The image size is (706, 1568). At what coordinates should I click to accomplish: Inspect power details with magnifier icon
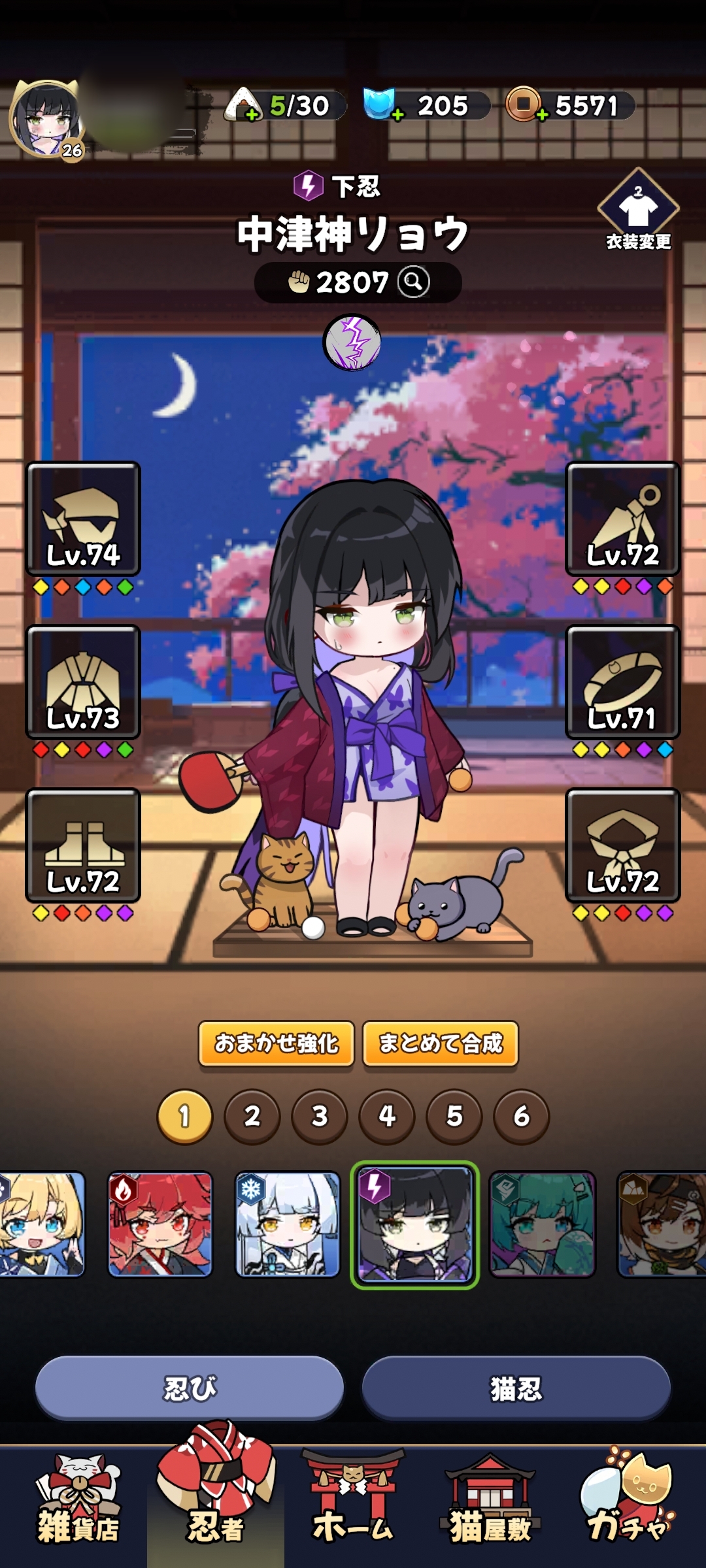tap(414, 282)
